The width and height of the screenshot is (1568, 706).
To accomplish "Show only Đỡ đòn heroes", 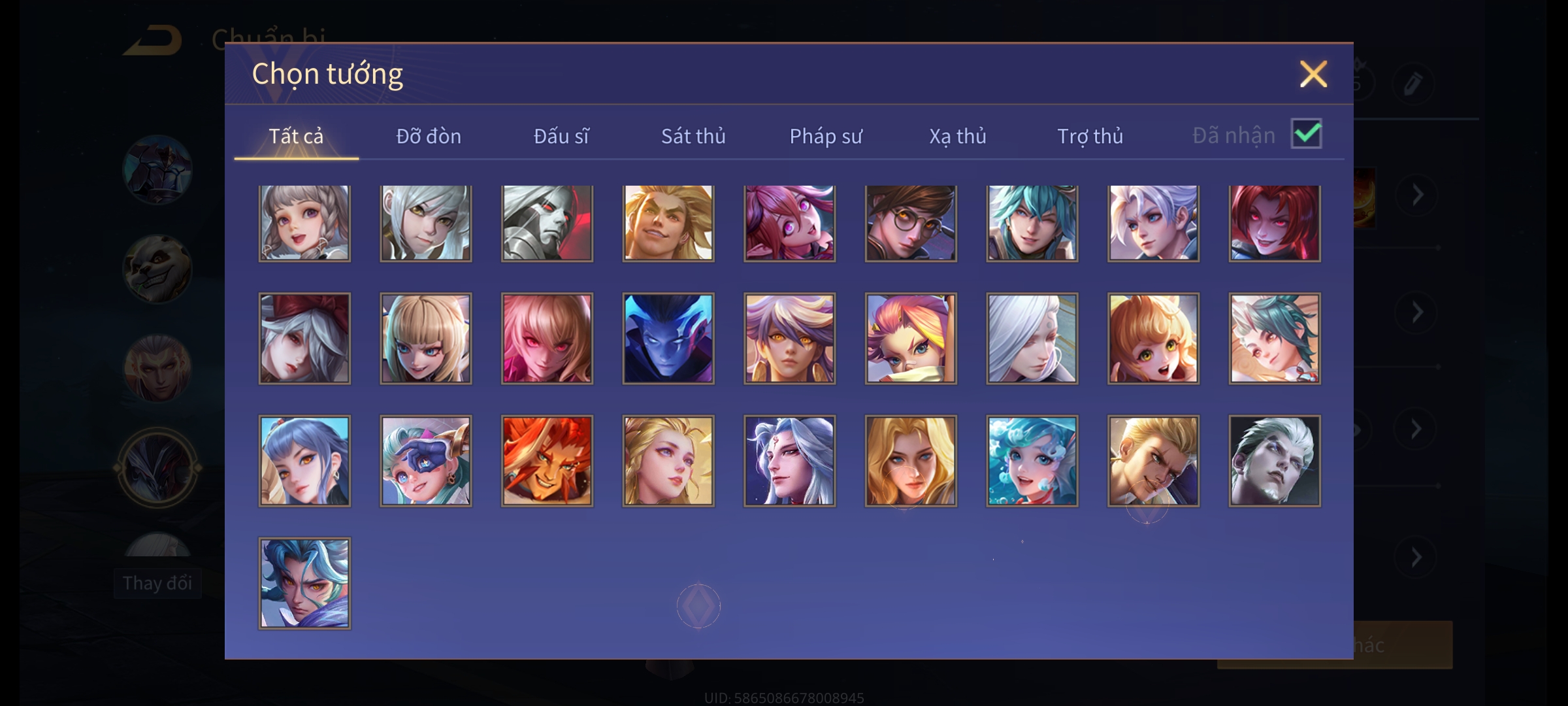I will click(429, 136).
